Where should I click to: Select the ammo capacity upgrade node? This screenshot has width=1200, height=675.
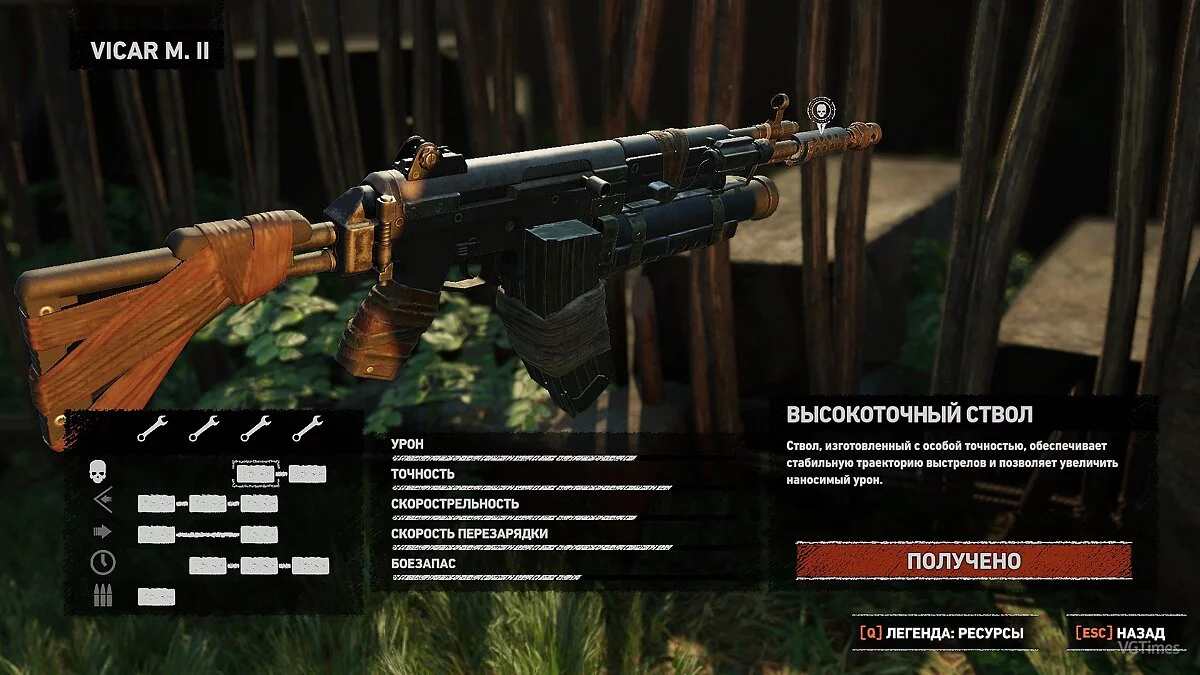pyautogui.click(x=156, y=597)
